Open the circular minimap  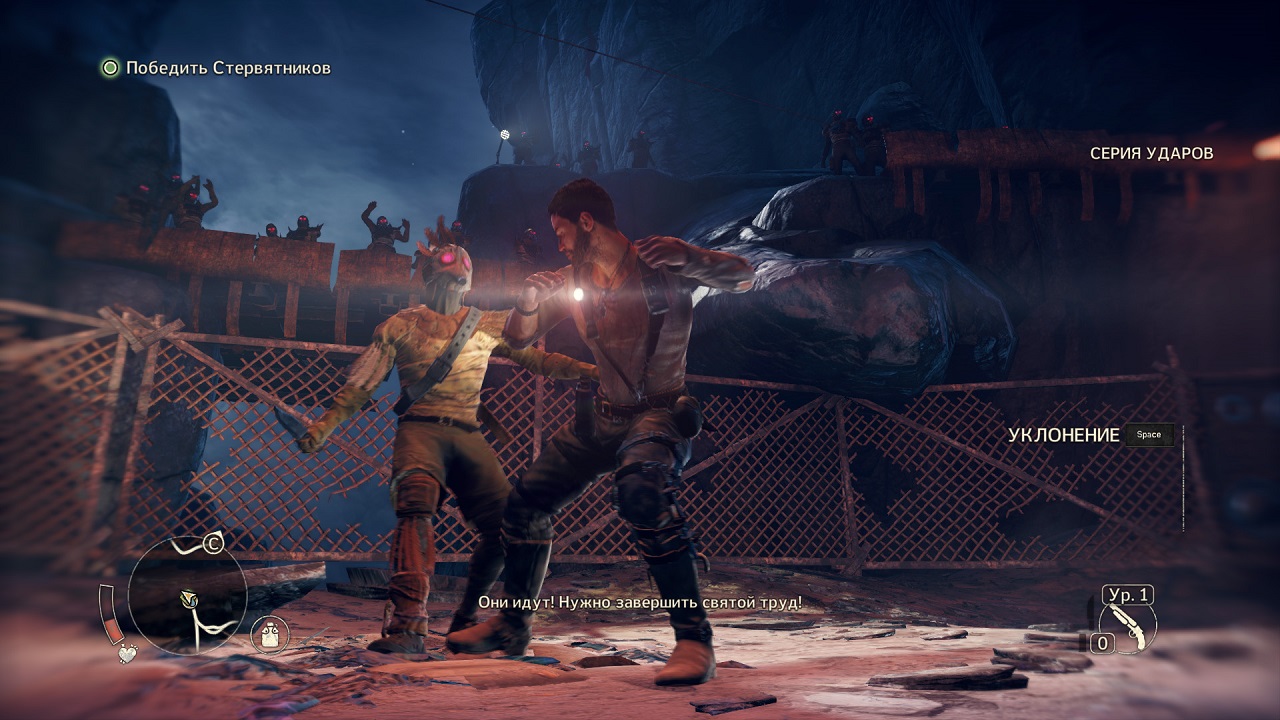coord(187,596)
